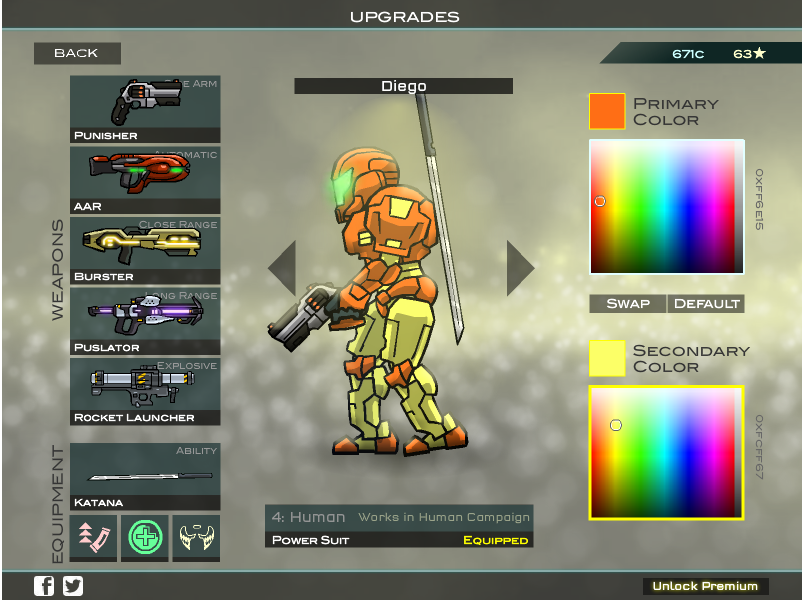This screenshot has width=802, height=602.
Task: Click the yellow secondary color swatch
Action: click(x=607, y=358)
